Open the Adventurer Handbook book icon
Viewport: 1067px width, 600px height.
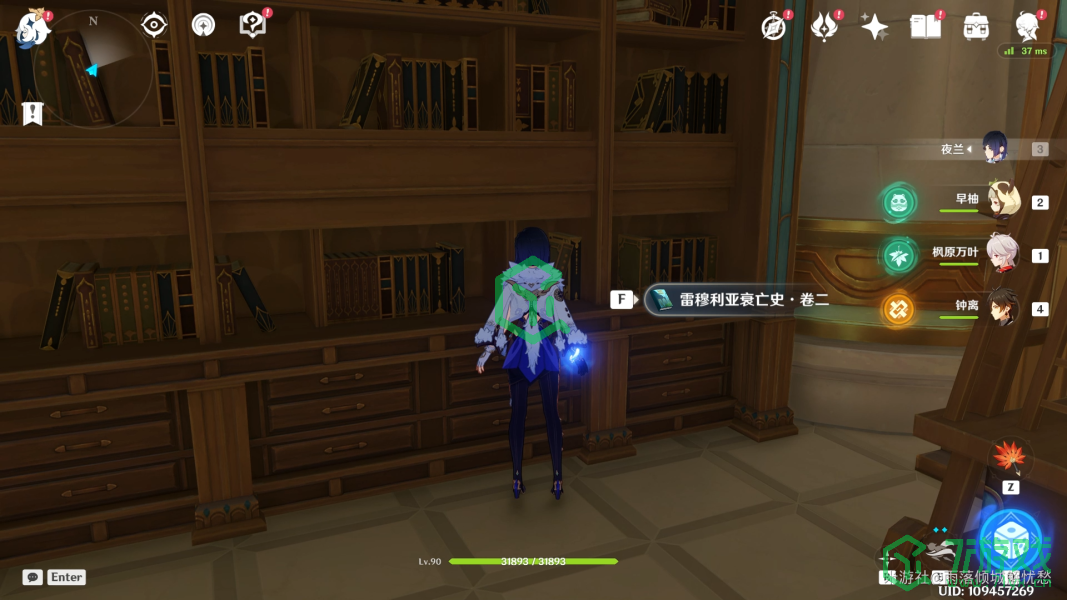pos(925,27)
